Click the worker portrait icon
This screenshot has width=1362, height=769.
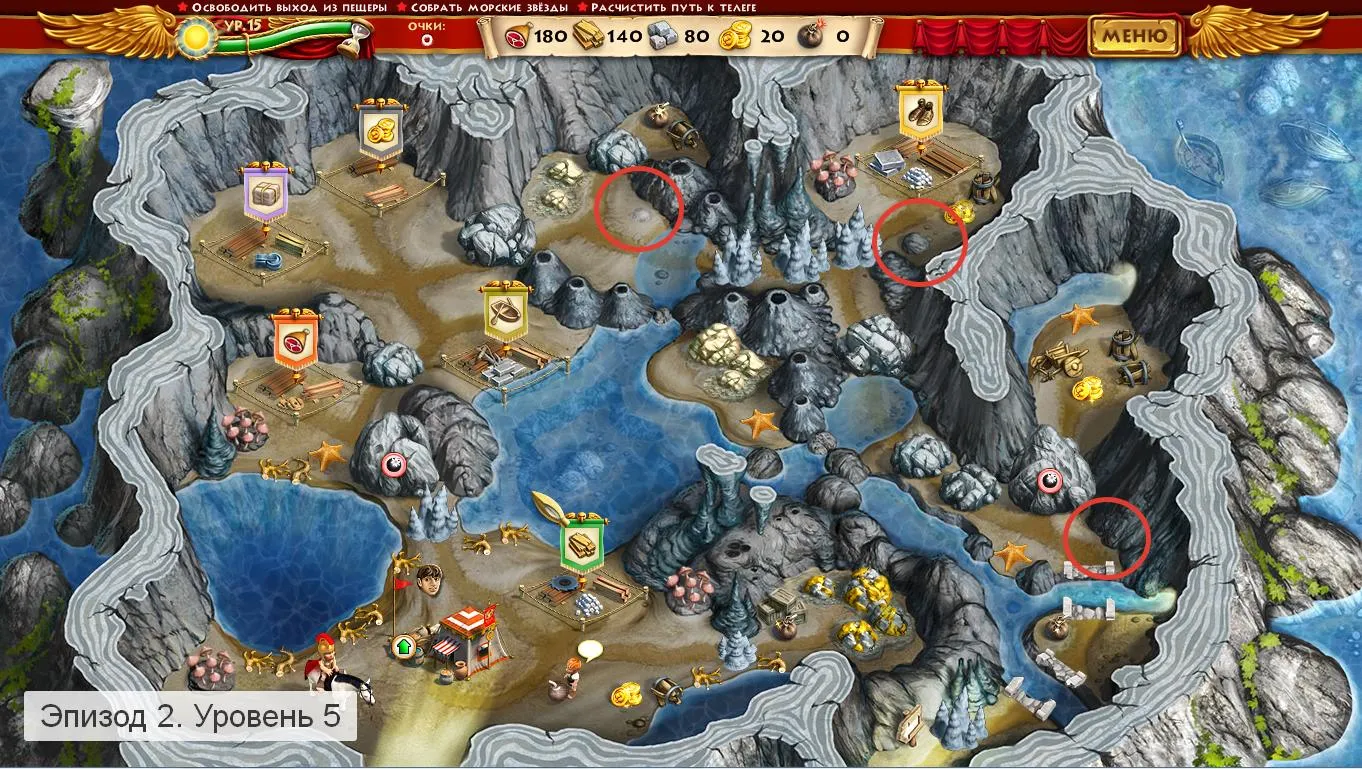429,578
